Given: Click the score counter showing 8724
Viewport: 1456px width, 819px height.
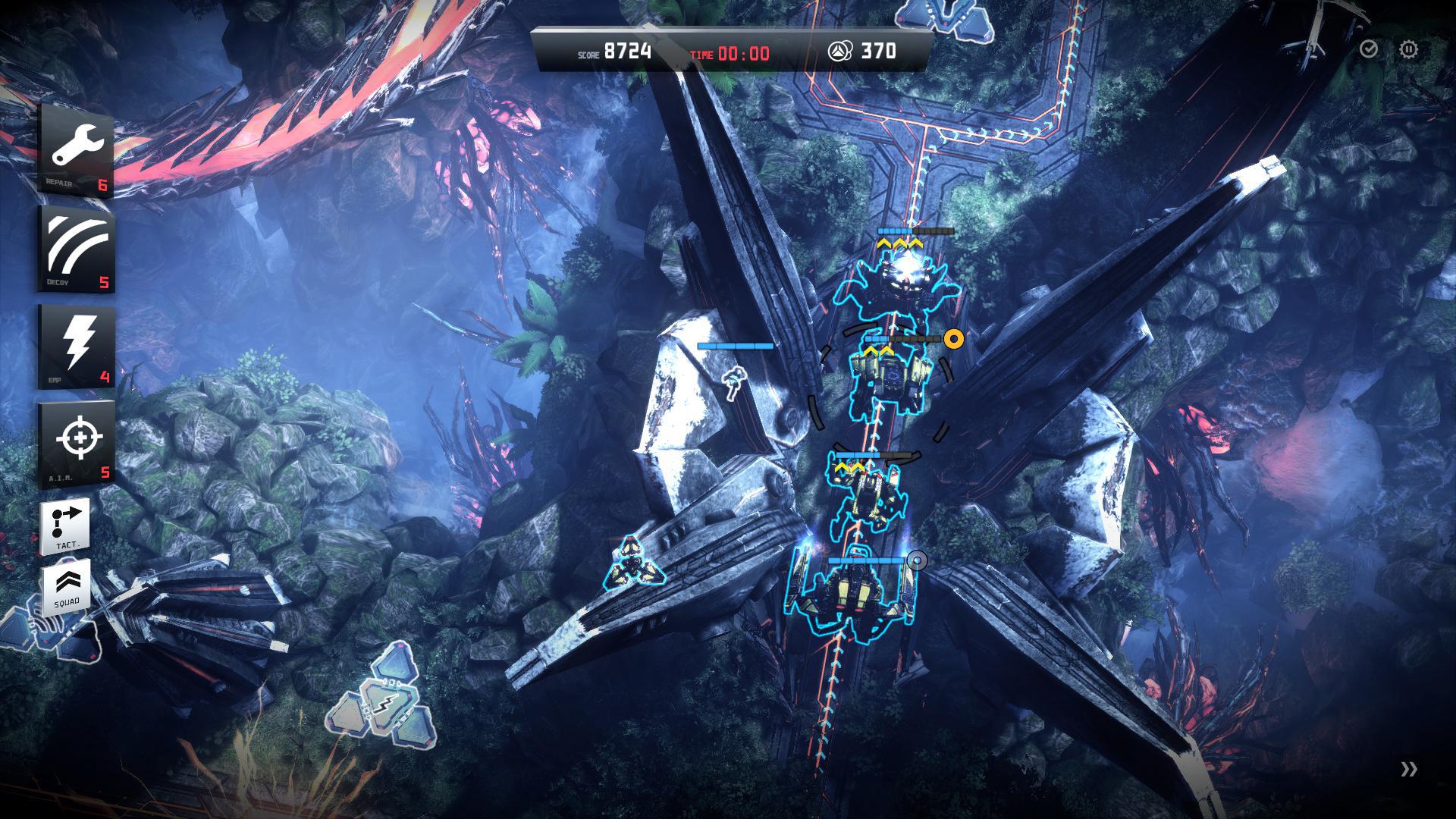Looking at the screenshot, I should pyautogui.click(x=627, y=52).
